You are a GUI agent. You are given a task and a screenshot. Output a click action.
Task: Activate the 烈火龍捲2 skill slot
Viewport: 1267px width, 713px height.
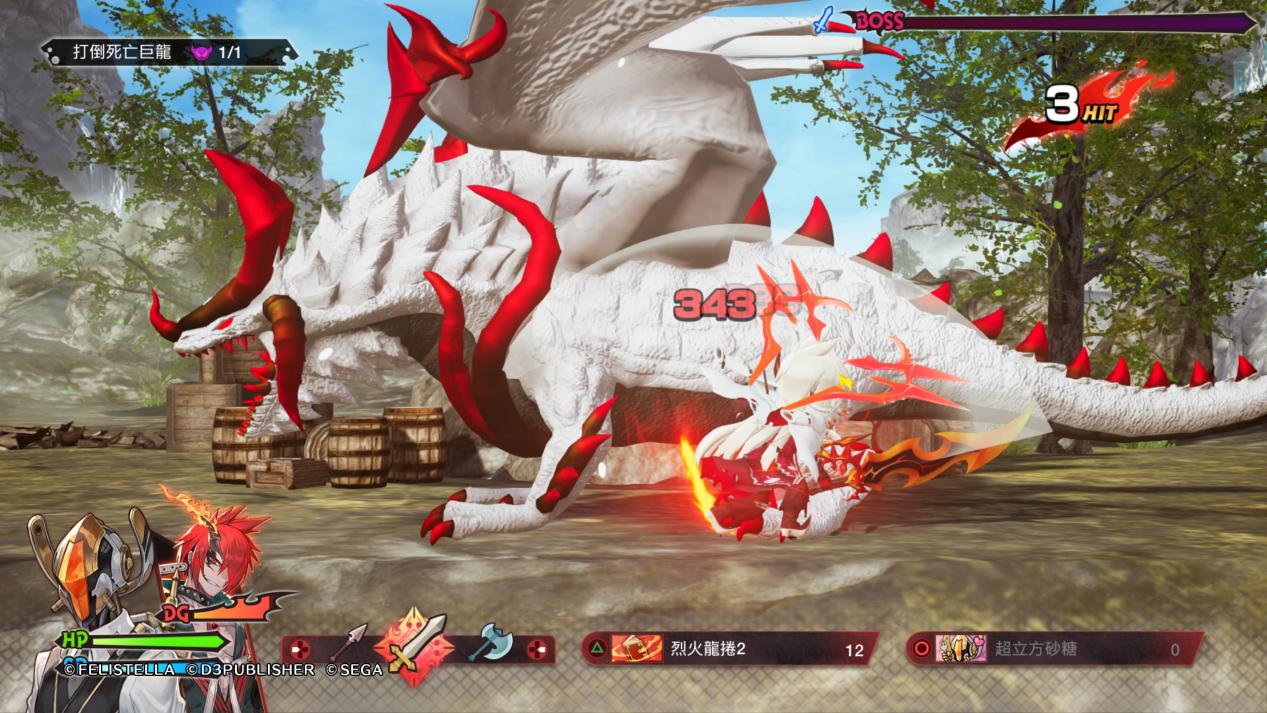pyautogui.click(x=728, y=649)
